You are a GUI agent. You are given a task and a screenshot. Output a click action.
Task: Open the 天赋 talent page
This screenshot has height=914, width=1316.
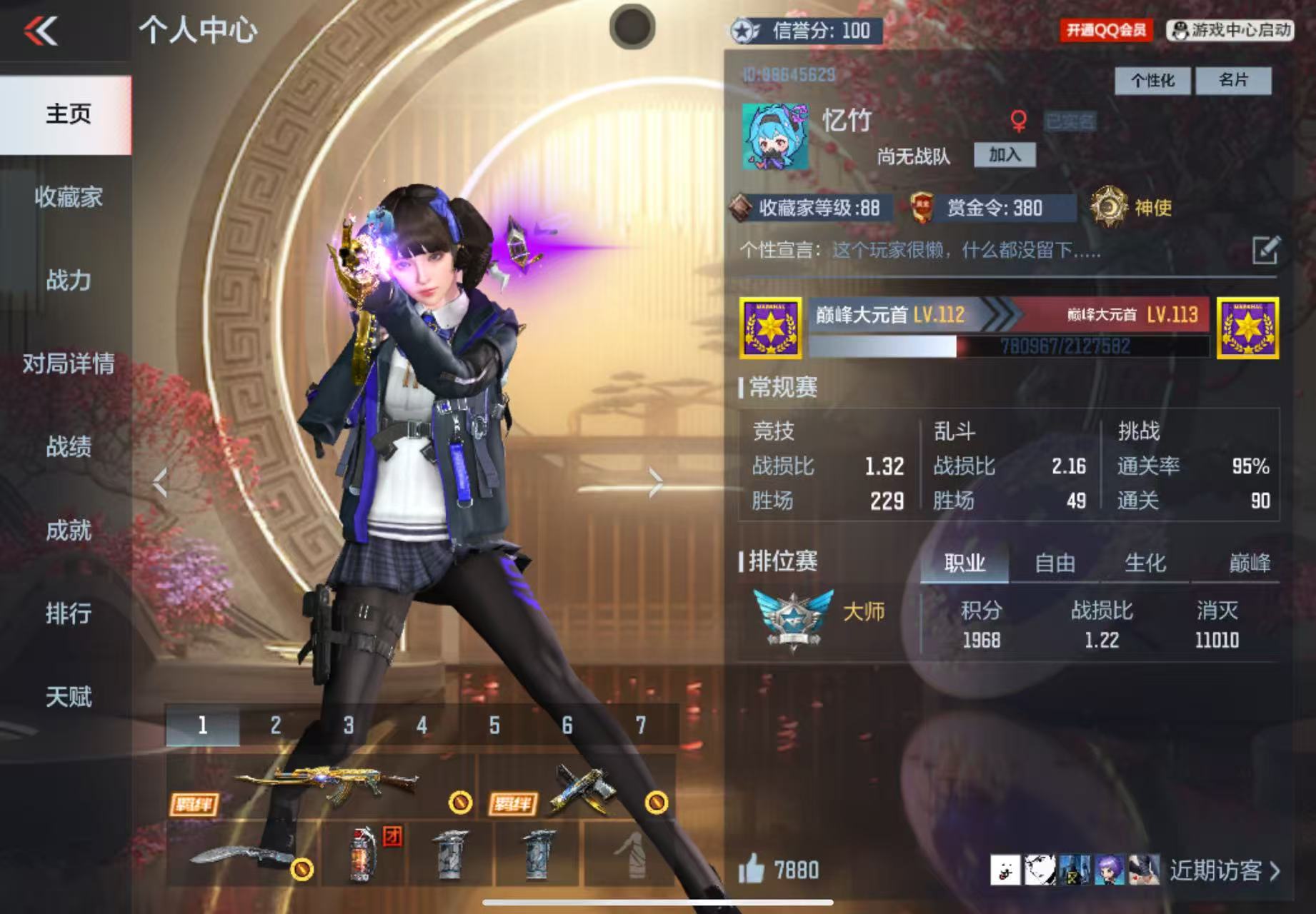(x=68, y=697)
